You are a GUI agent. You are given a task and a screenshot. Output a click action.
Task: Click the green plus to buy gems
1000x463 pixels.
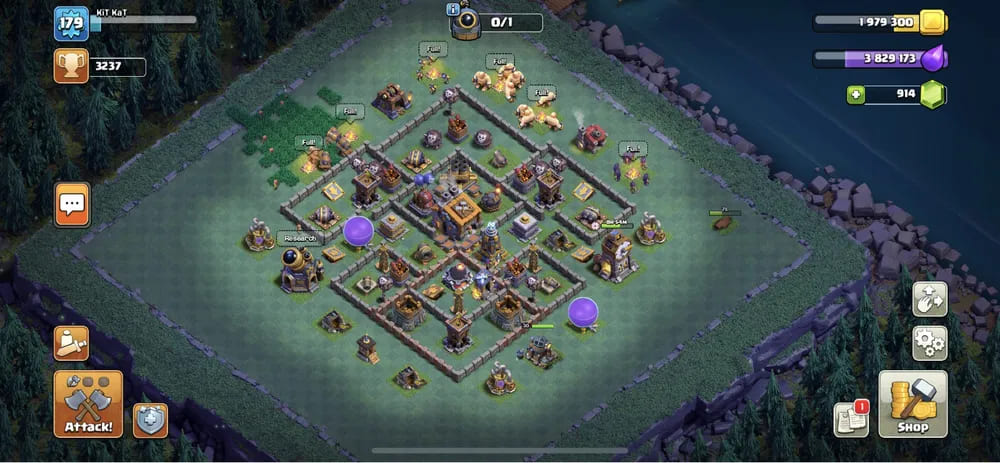click(x=855, y=95)
